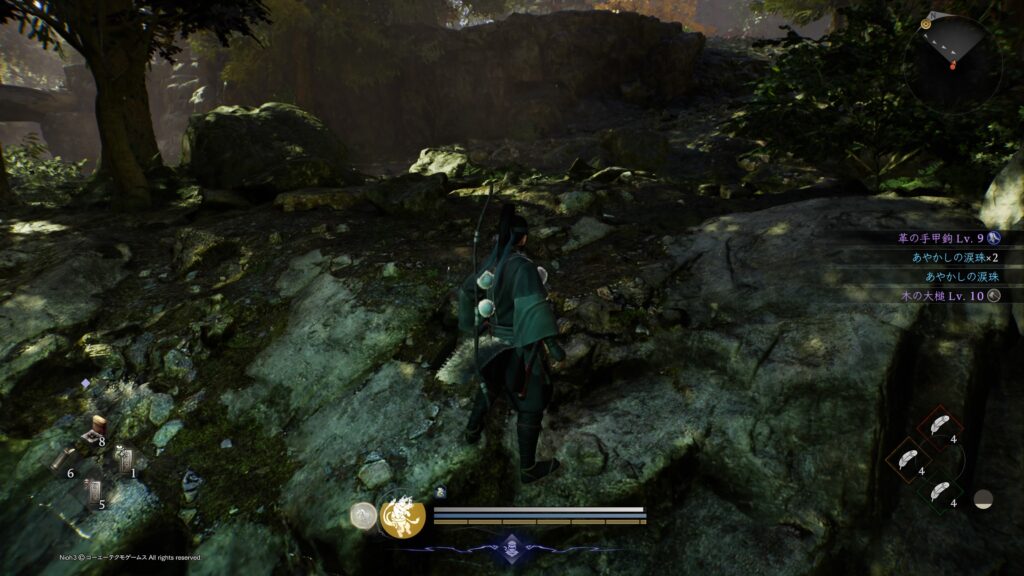Select the golden guardian spirit icon
The height and width of the screenshot is (576, 1024).
(403, 516)
